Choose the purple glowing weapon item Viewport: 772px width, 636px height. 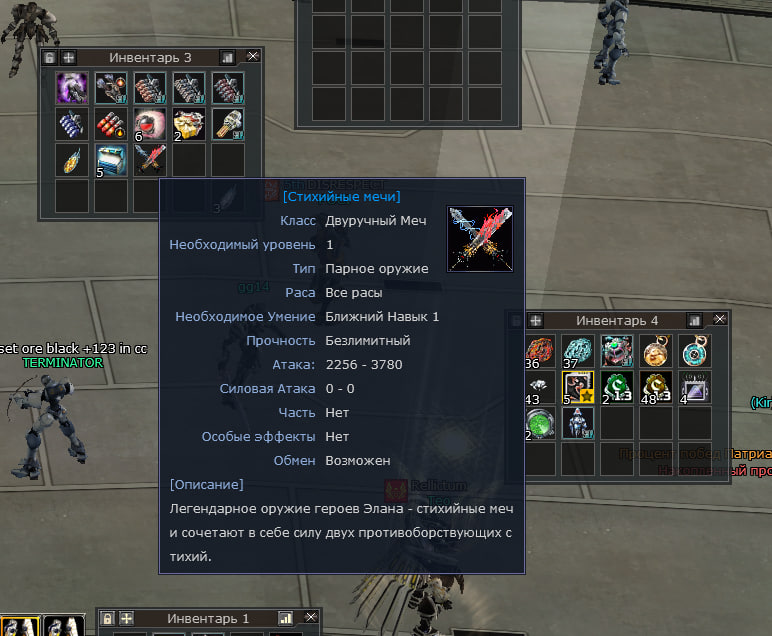click(x=72, y=88)
